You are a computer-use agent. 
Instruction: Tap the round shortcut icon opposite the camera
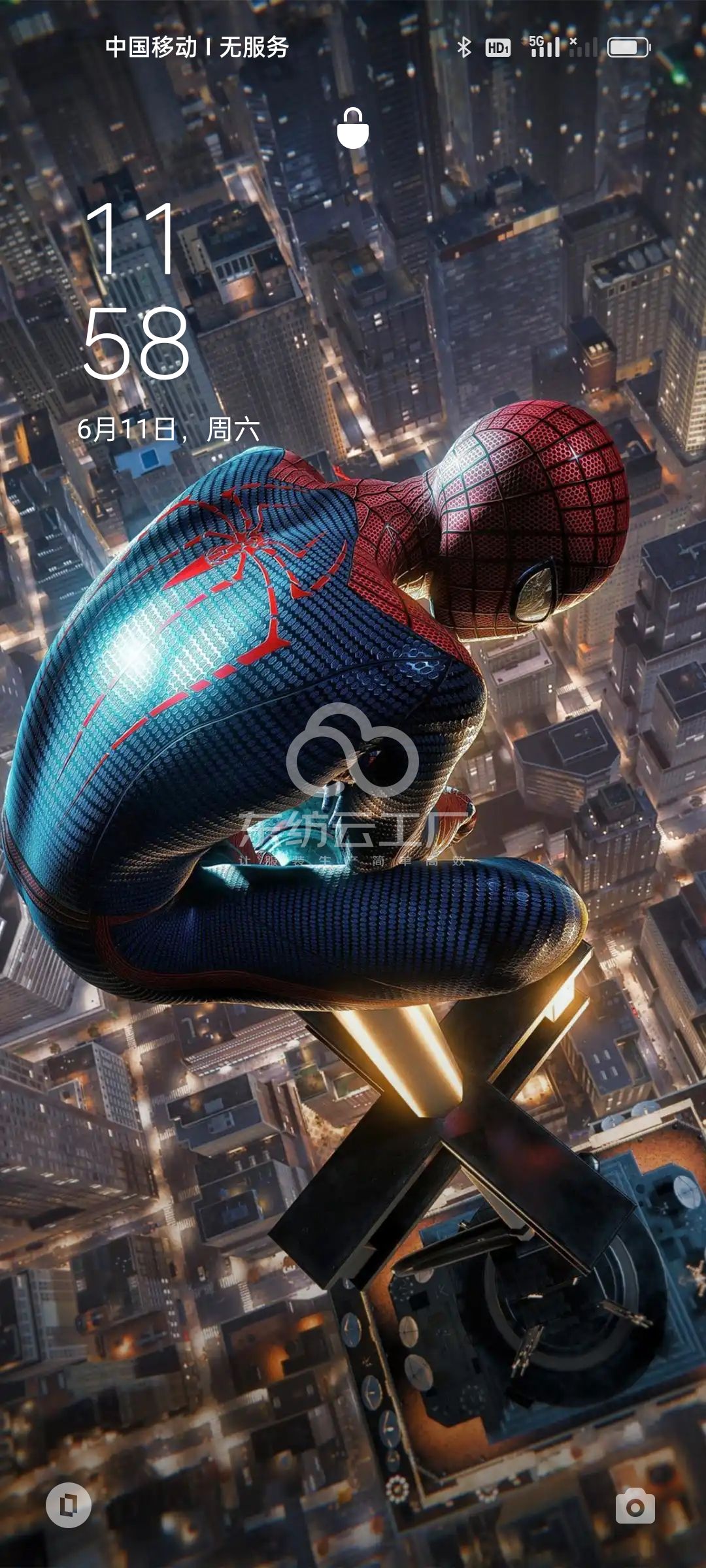(x=69, y=1506)
